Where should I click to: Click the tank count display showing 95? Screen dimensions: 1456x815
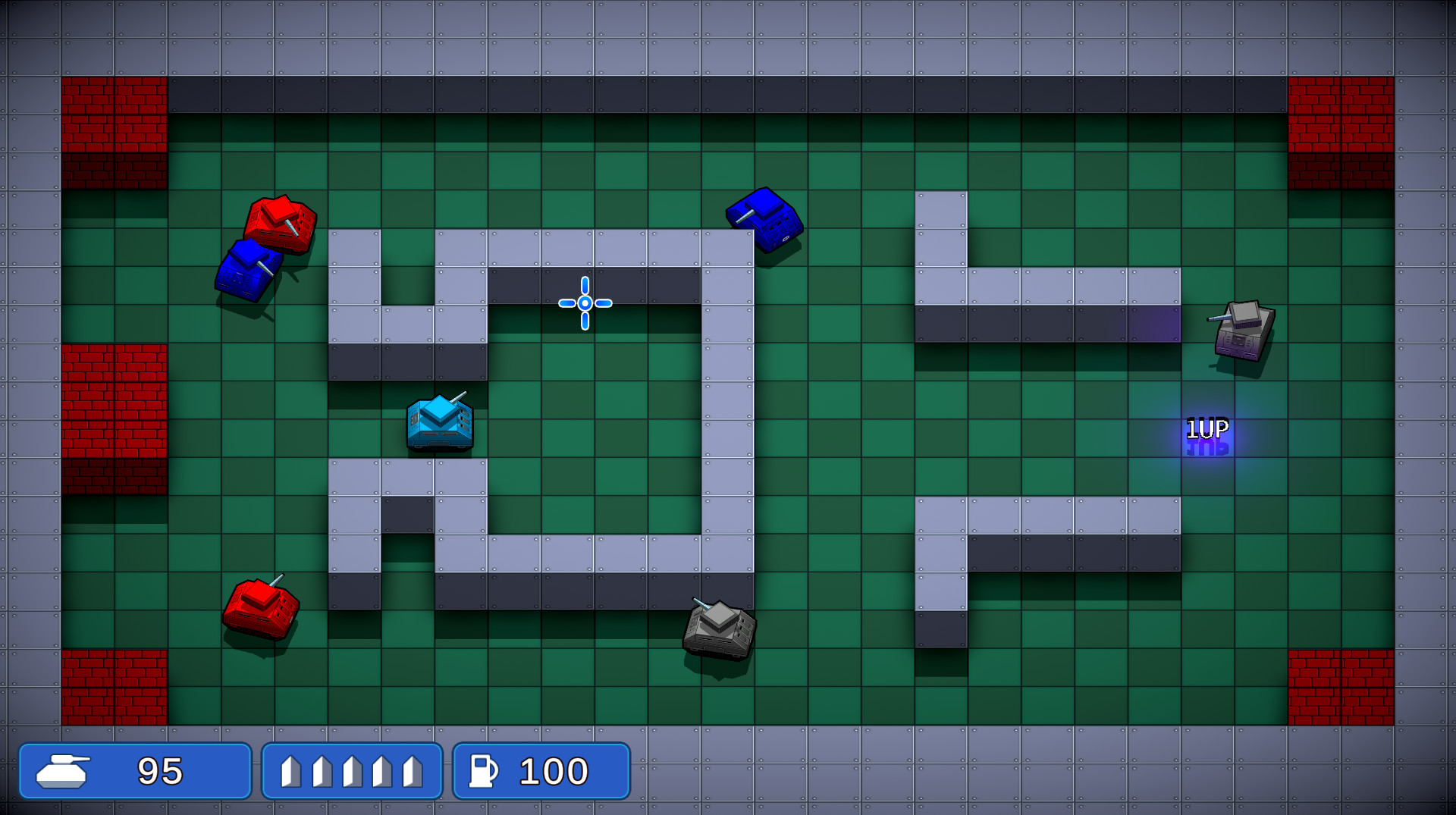tap(162, 770)
